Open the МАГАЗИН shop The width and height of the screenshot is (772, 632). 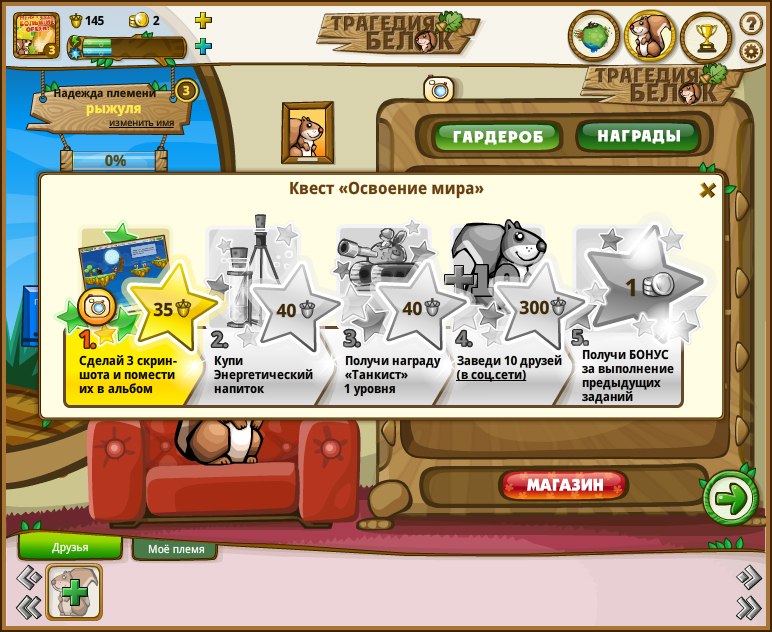pos(565,486)
